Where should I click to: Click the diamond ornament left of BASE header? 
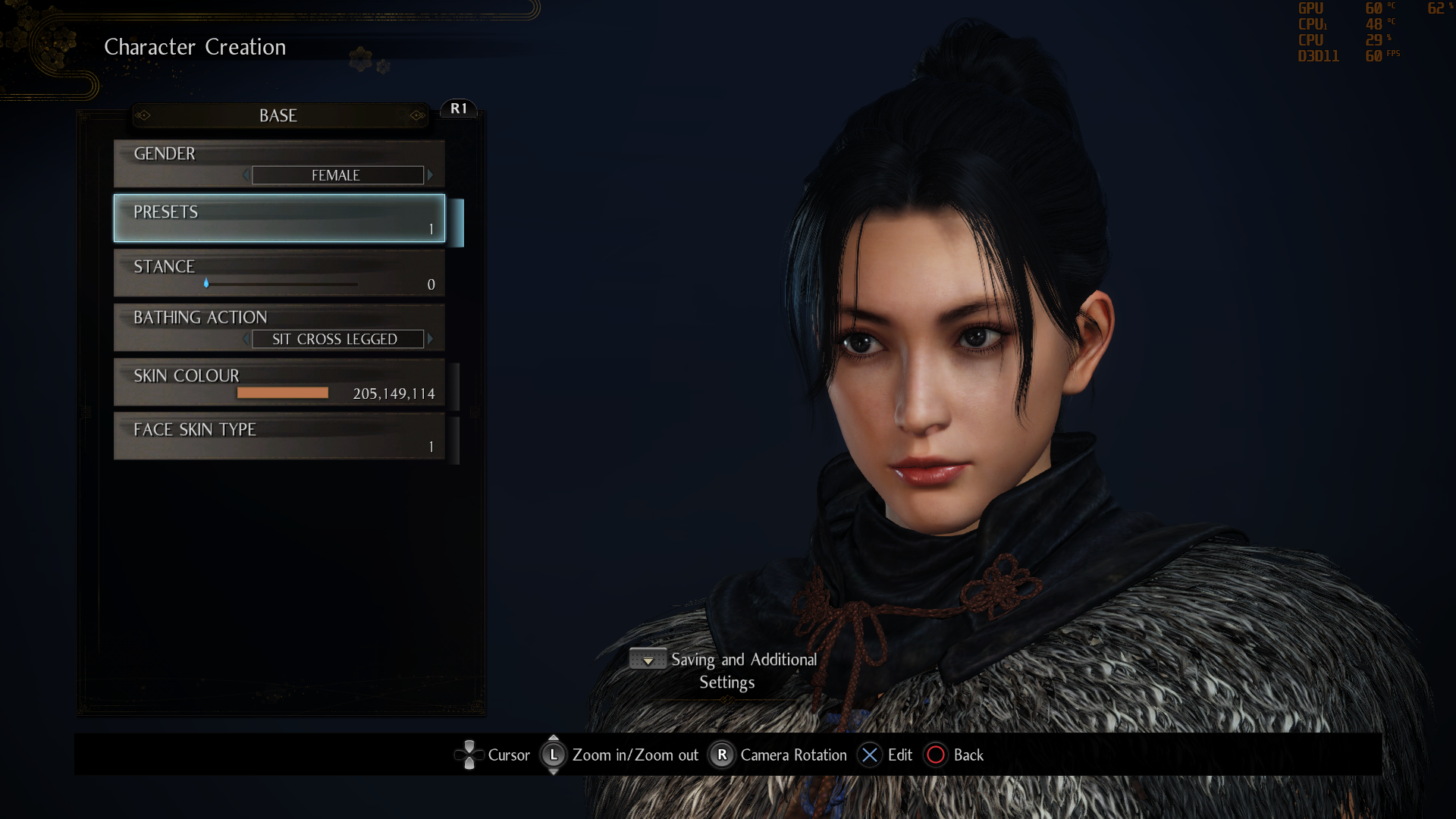(x=144, y=115)
